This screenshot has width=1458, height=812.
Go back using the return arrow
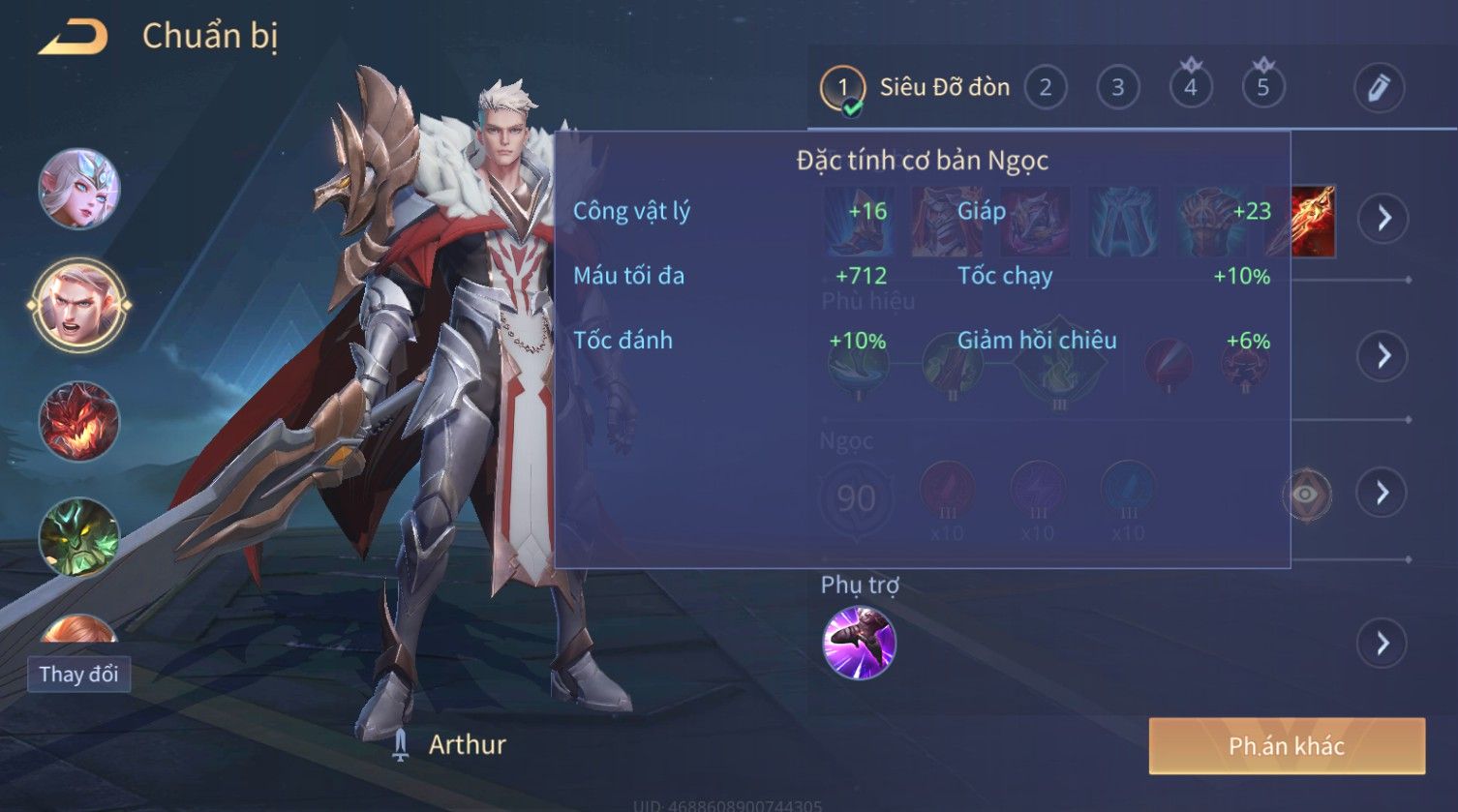click(73, 38)
